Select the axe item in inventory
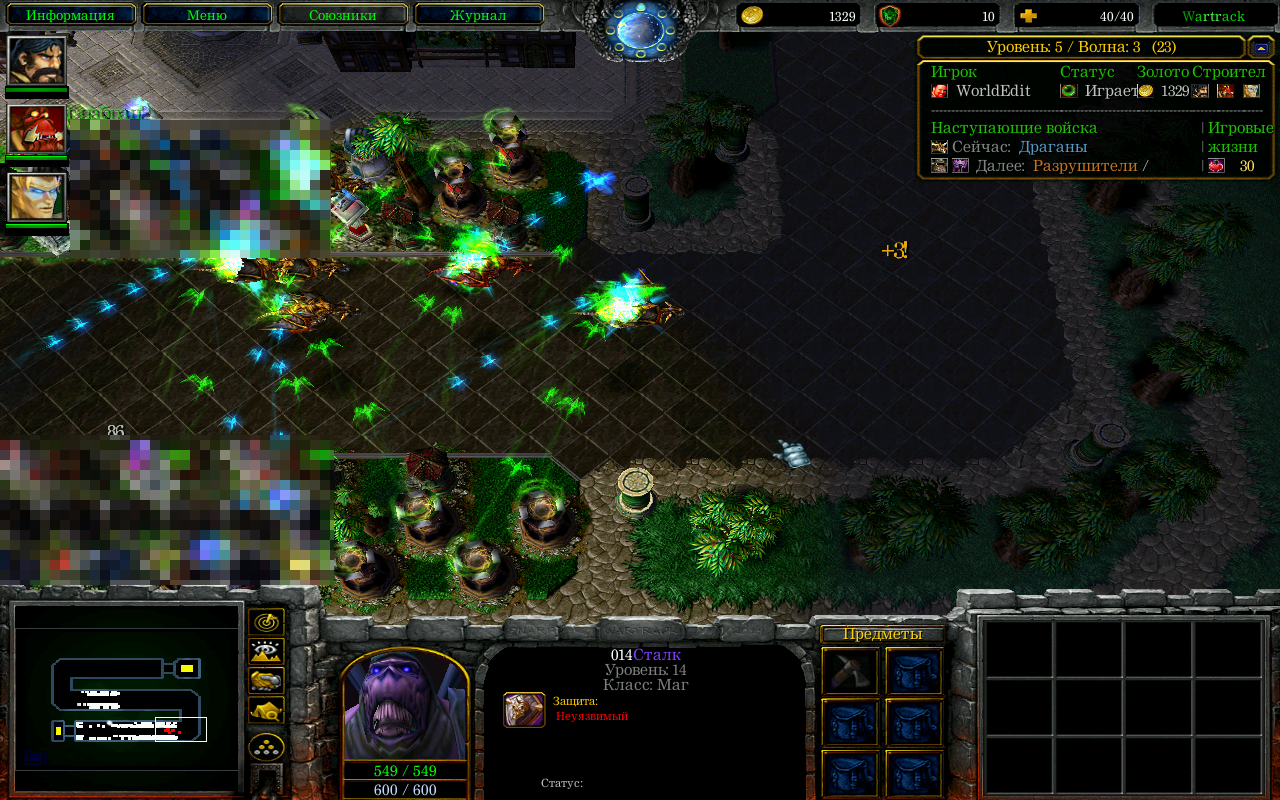This screenshot has width=1280, height=800. point(850,671)
